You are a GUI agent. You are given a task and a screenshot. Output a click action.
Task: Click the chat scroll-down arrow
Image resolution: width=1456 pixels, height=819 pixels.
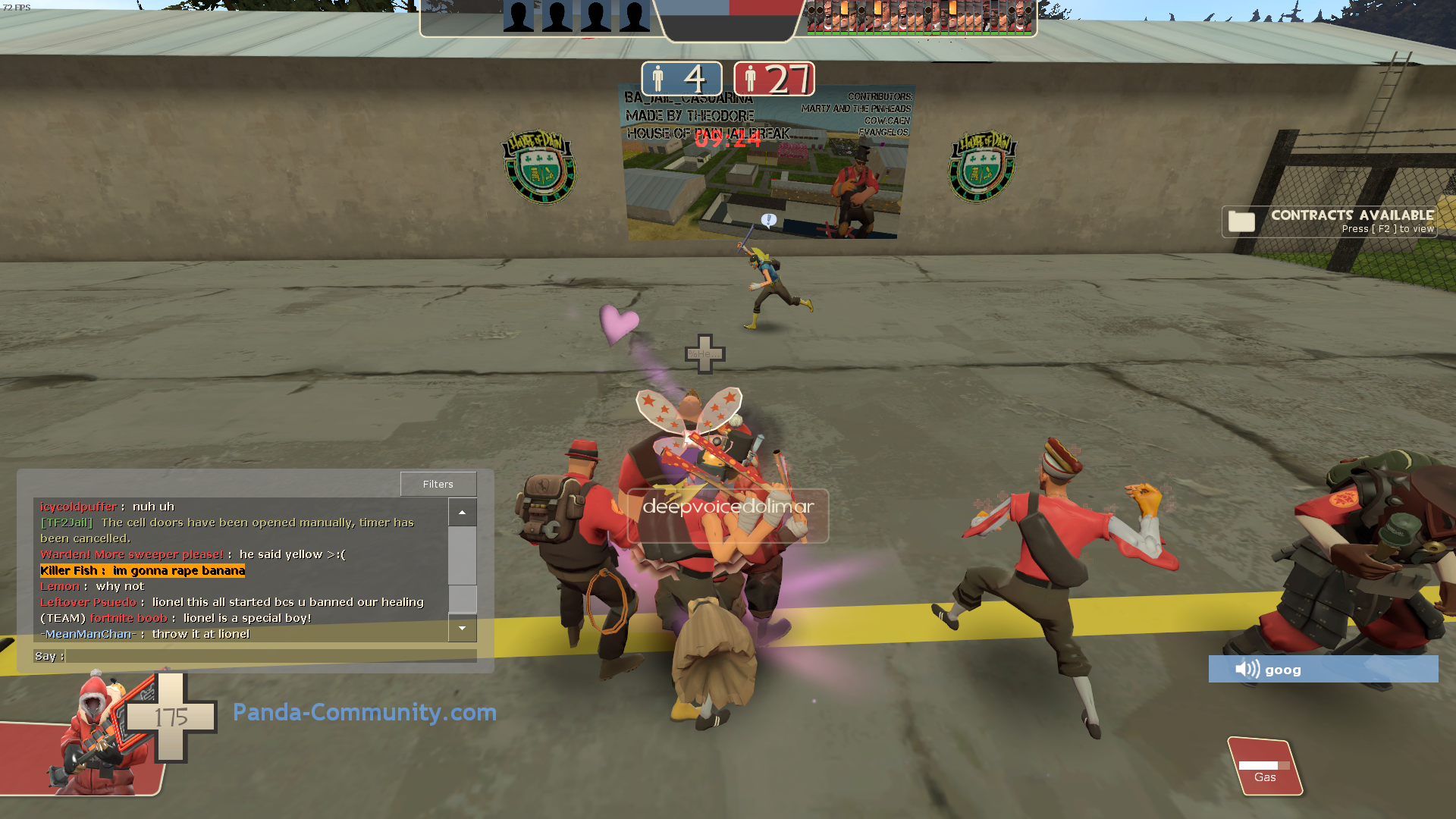[x=462, y=629]
